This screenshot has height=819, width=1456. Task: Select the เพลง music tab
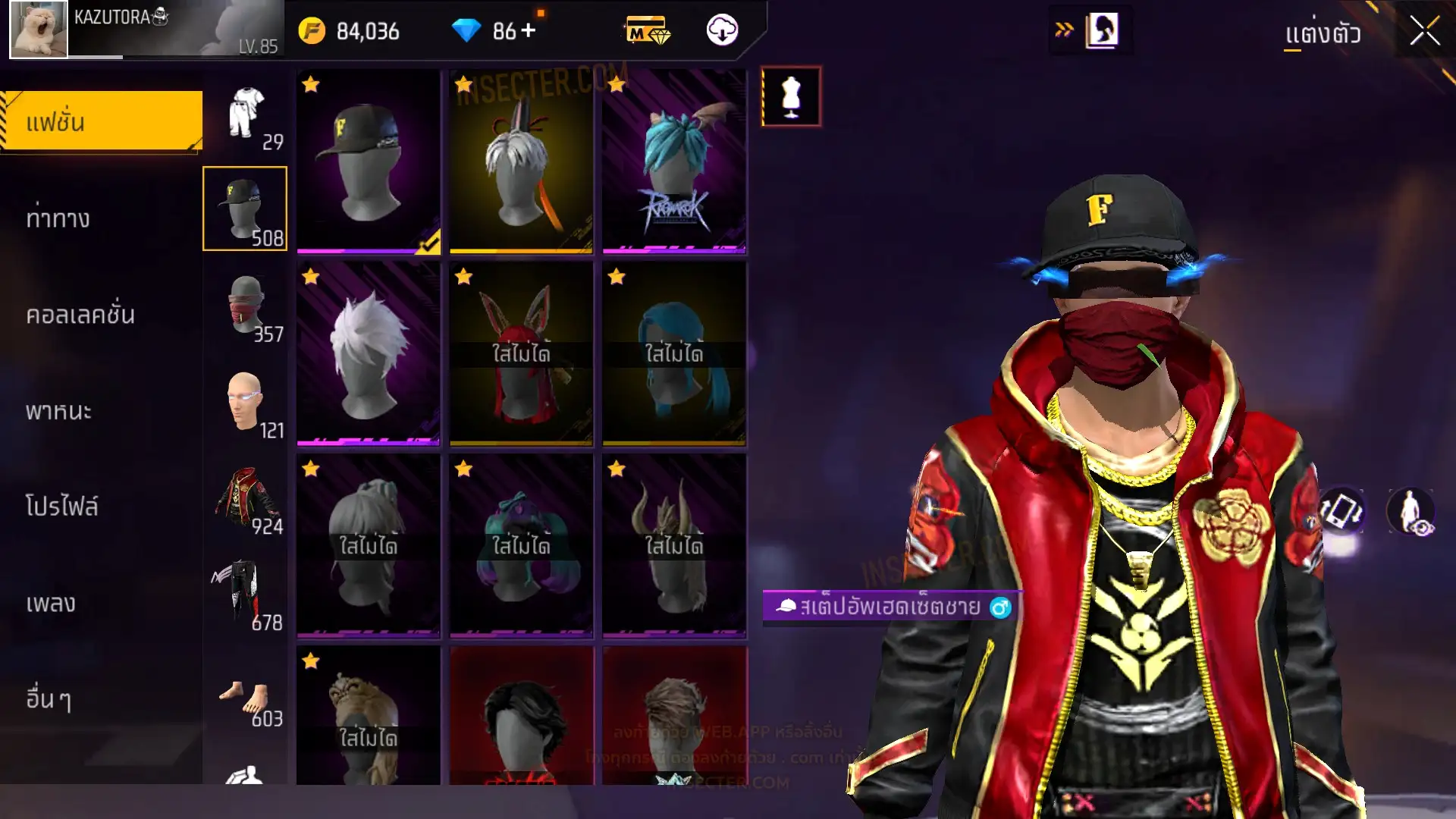pos(51,604)
